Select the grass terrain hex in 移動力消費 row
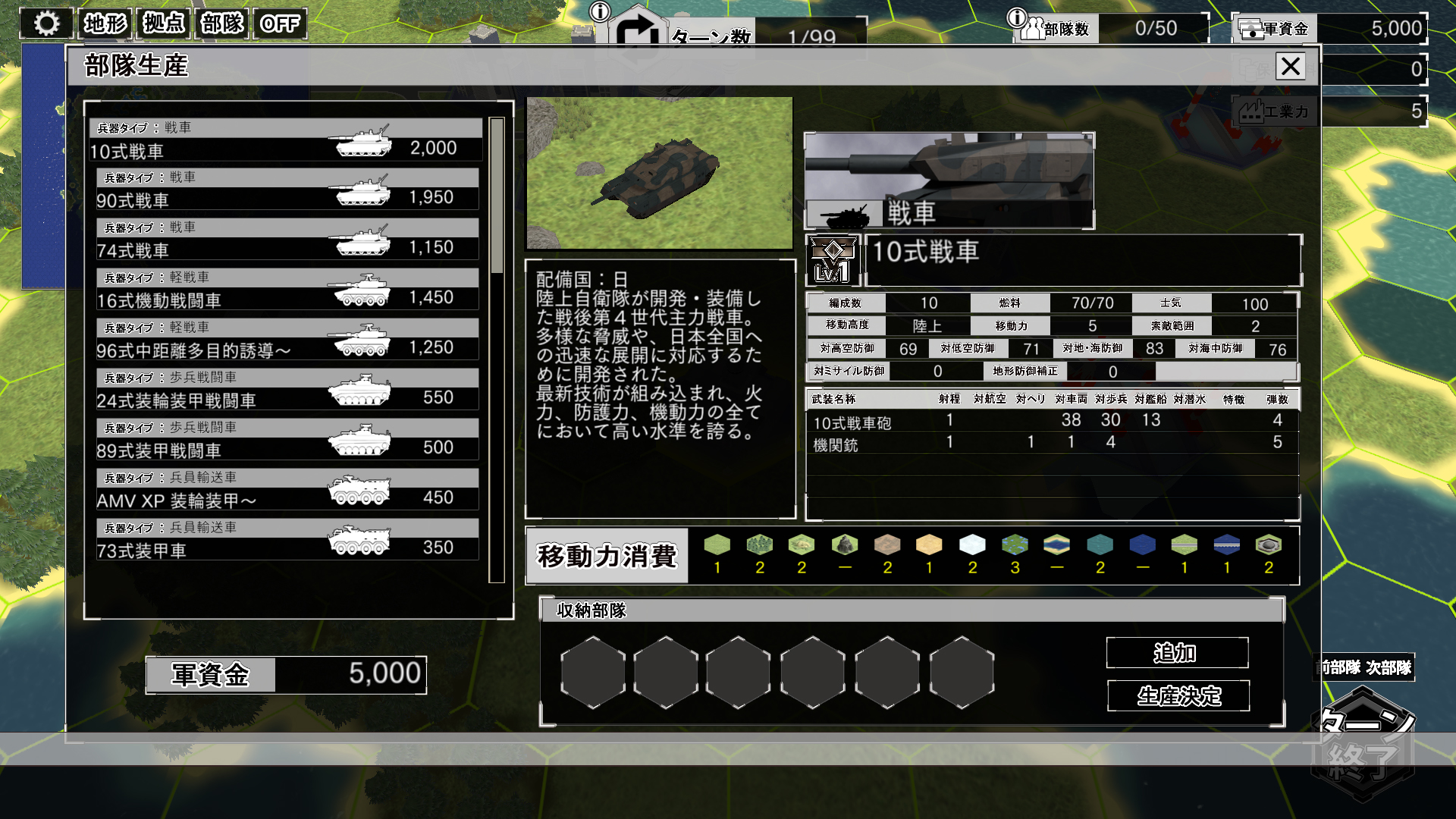Image resolution: width=1456 pixels, height=819 pixels. 718,544
